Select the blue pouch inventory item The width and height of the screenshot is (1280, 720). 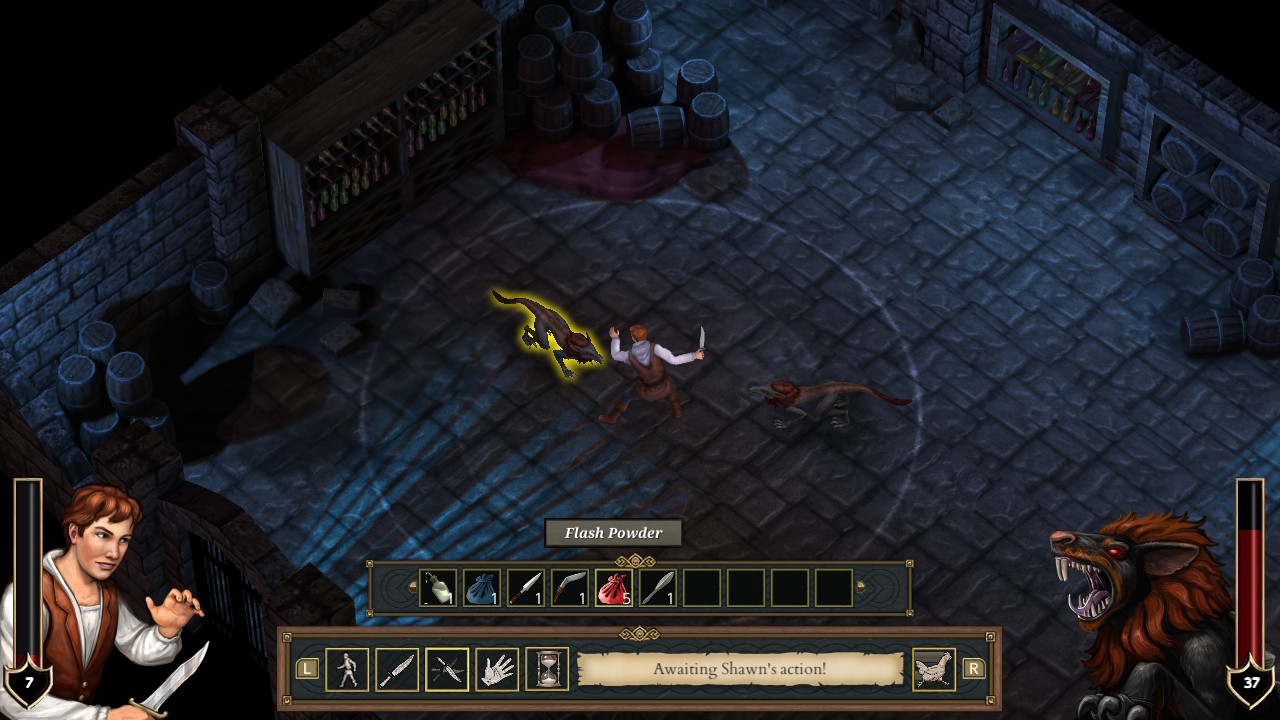click(484, 589)
